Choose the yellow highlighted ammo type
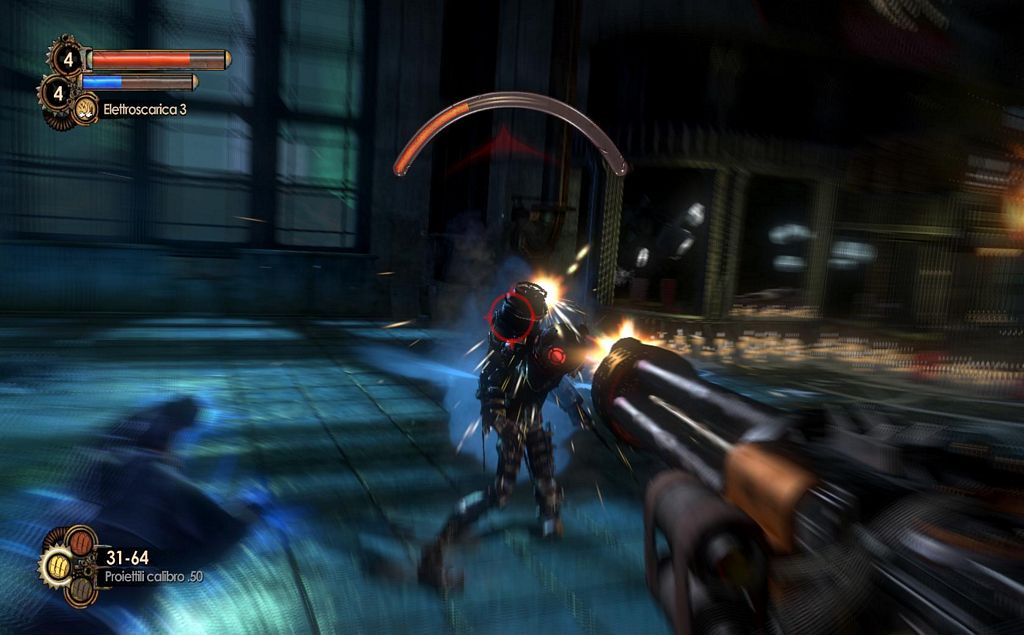Image resolution: width=1024 pixels, height=635 pixels. point(57,565)
